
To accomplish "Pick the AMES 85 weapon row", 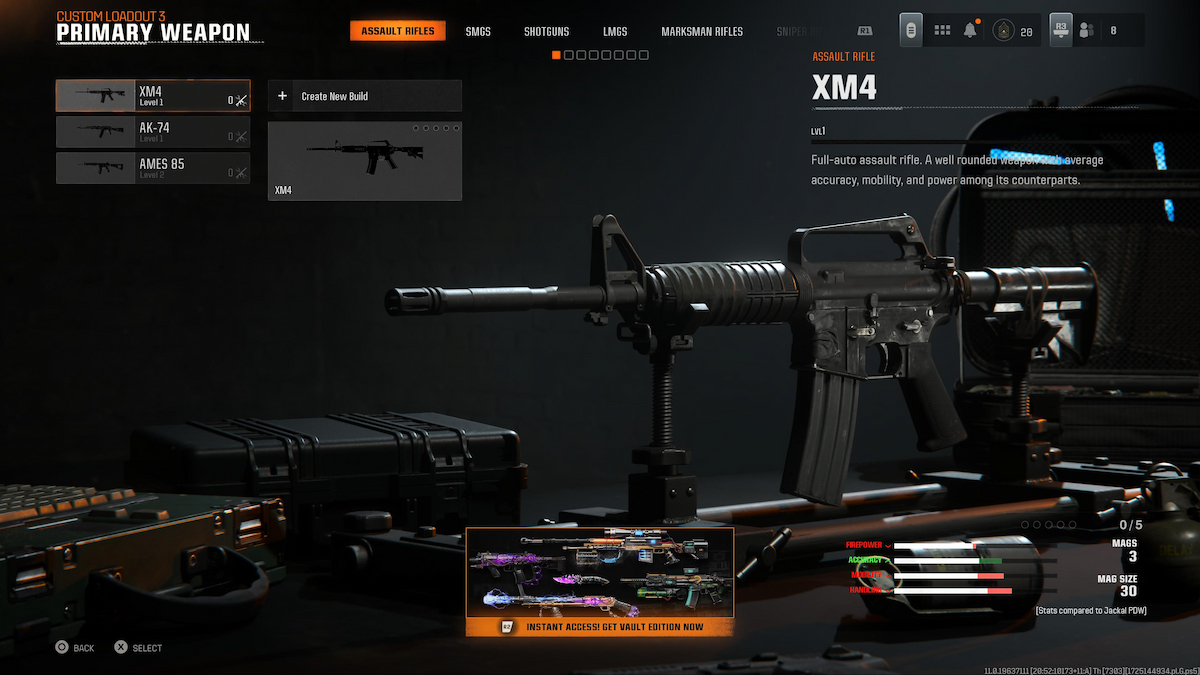I will click(153, 168).
